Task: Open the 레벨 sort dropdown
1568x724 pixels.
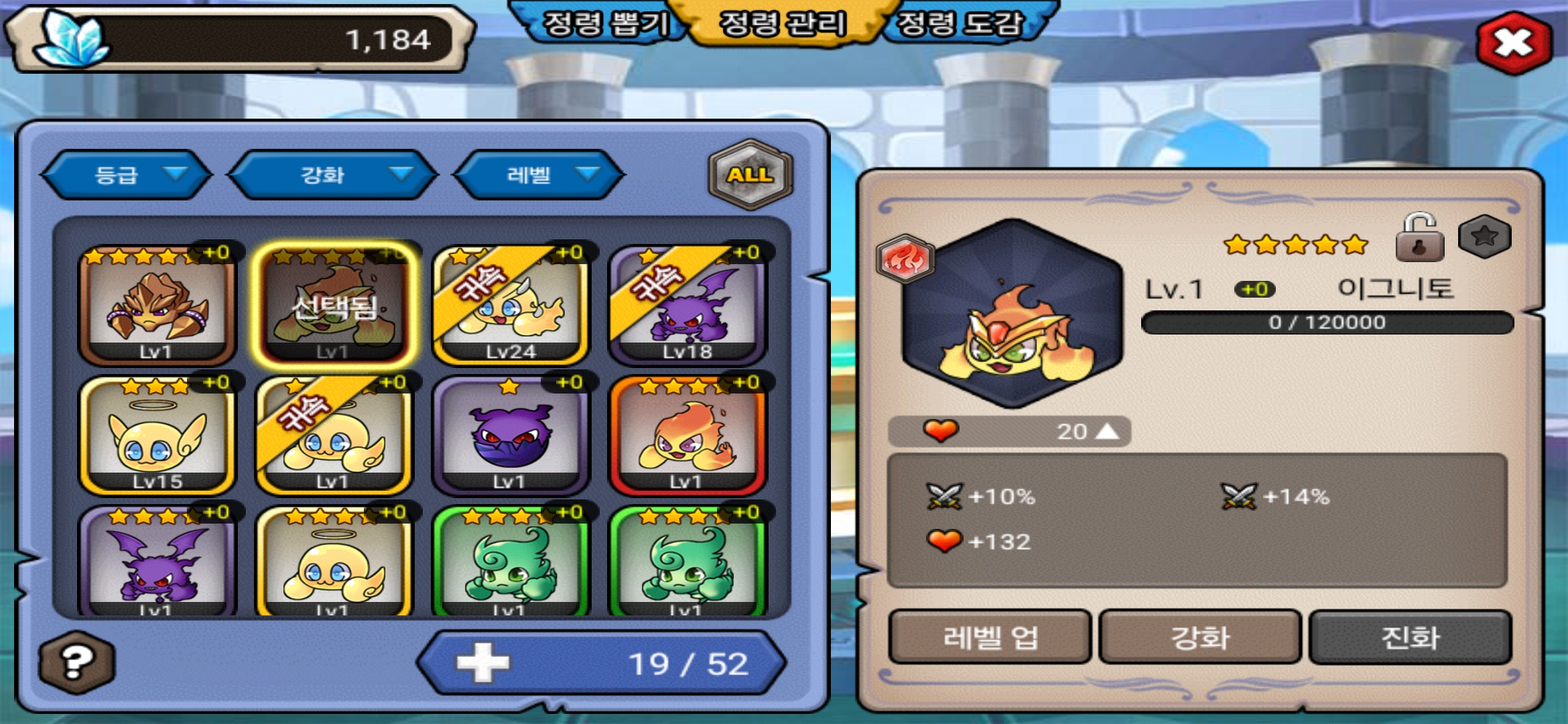Action: click(539, 175)
